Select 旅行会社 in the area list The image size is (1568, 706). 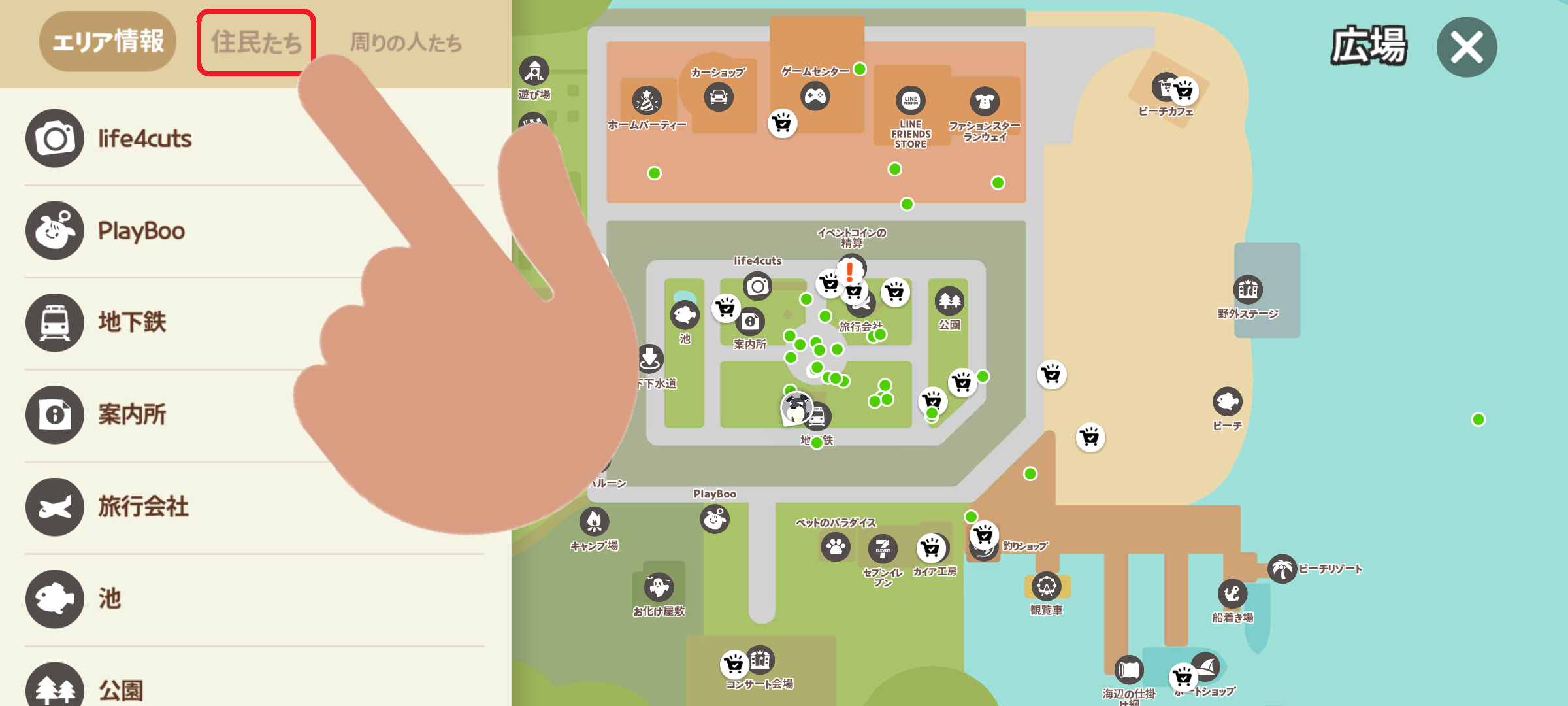click(x=142, y=507)
